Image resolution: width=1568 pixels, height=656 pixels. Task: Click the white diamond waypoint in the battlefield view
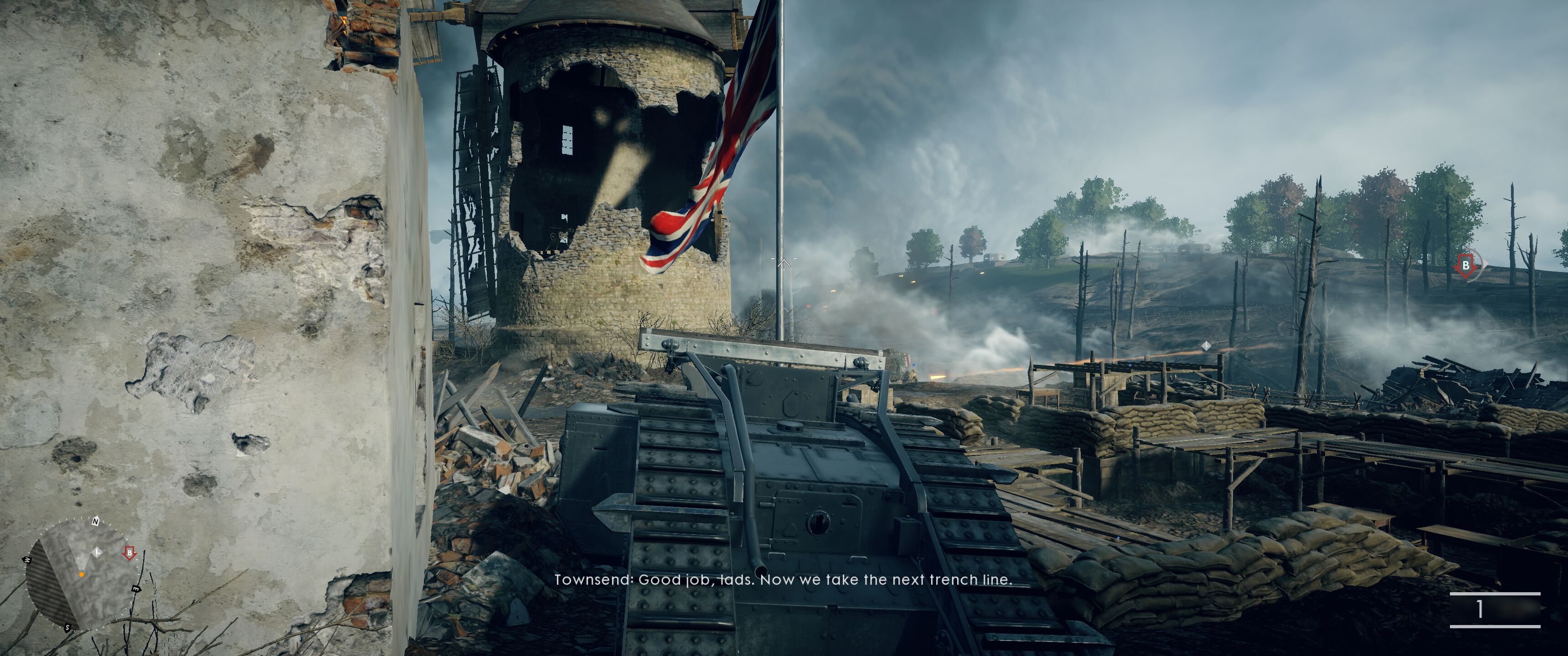(1206, 346)
